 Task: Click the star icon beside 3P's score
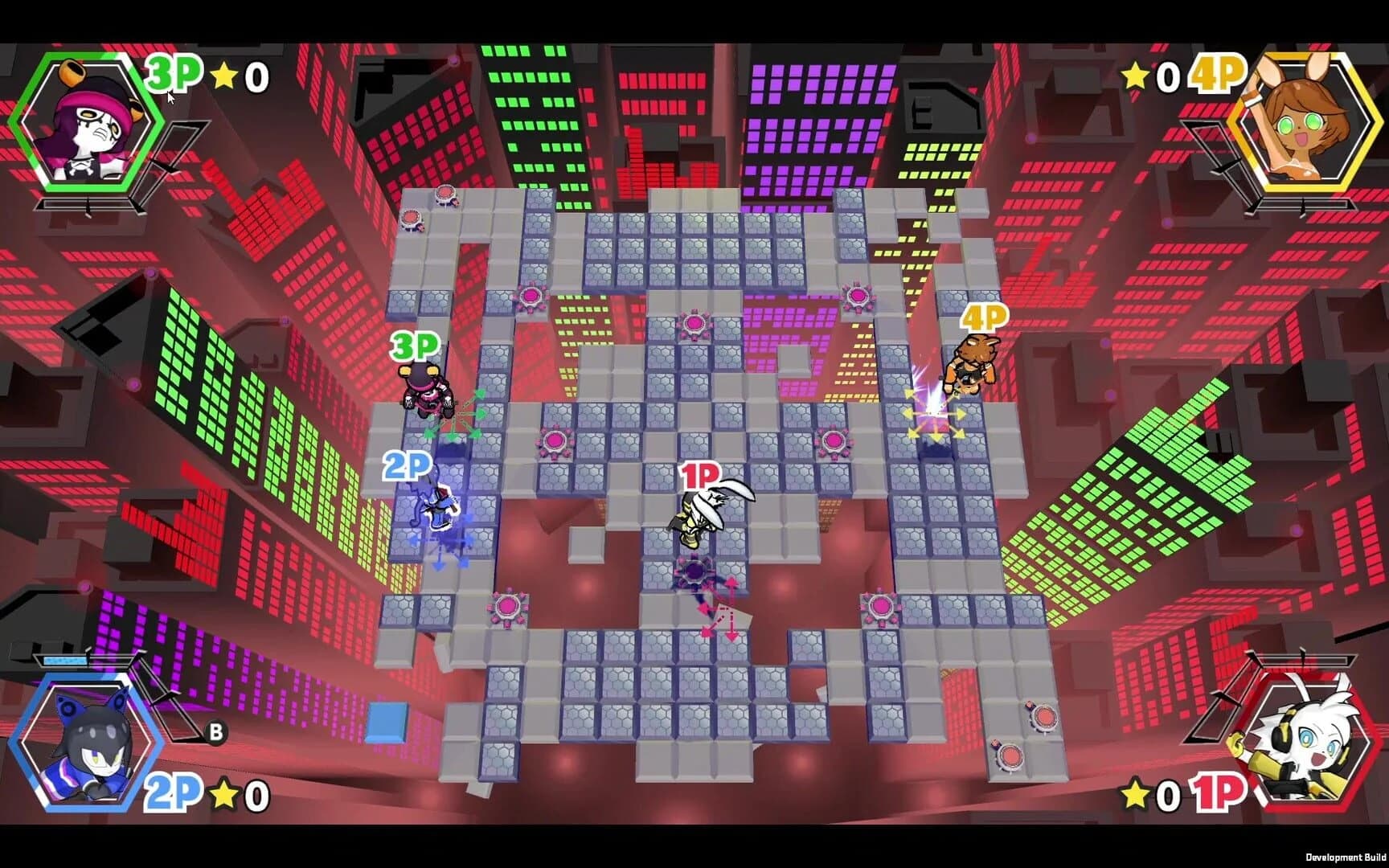pyautogui.click(x=223, y=72)
